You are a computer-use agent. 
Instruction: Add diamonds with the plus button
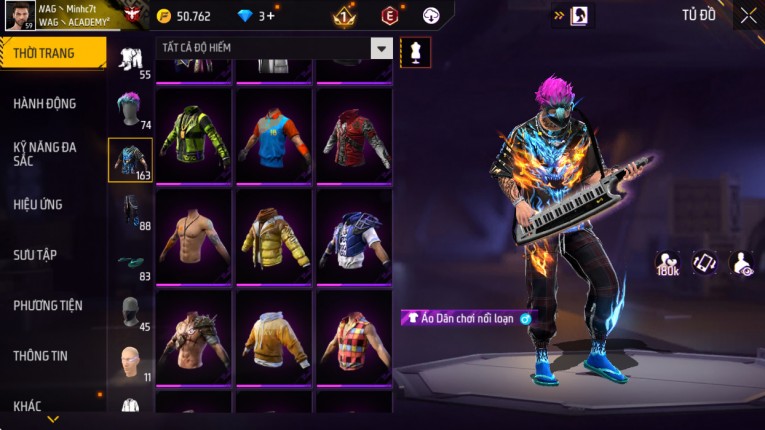tap(270, 16)
